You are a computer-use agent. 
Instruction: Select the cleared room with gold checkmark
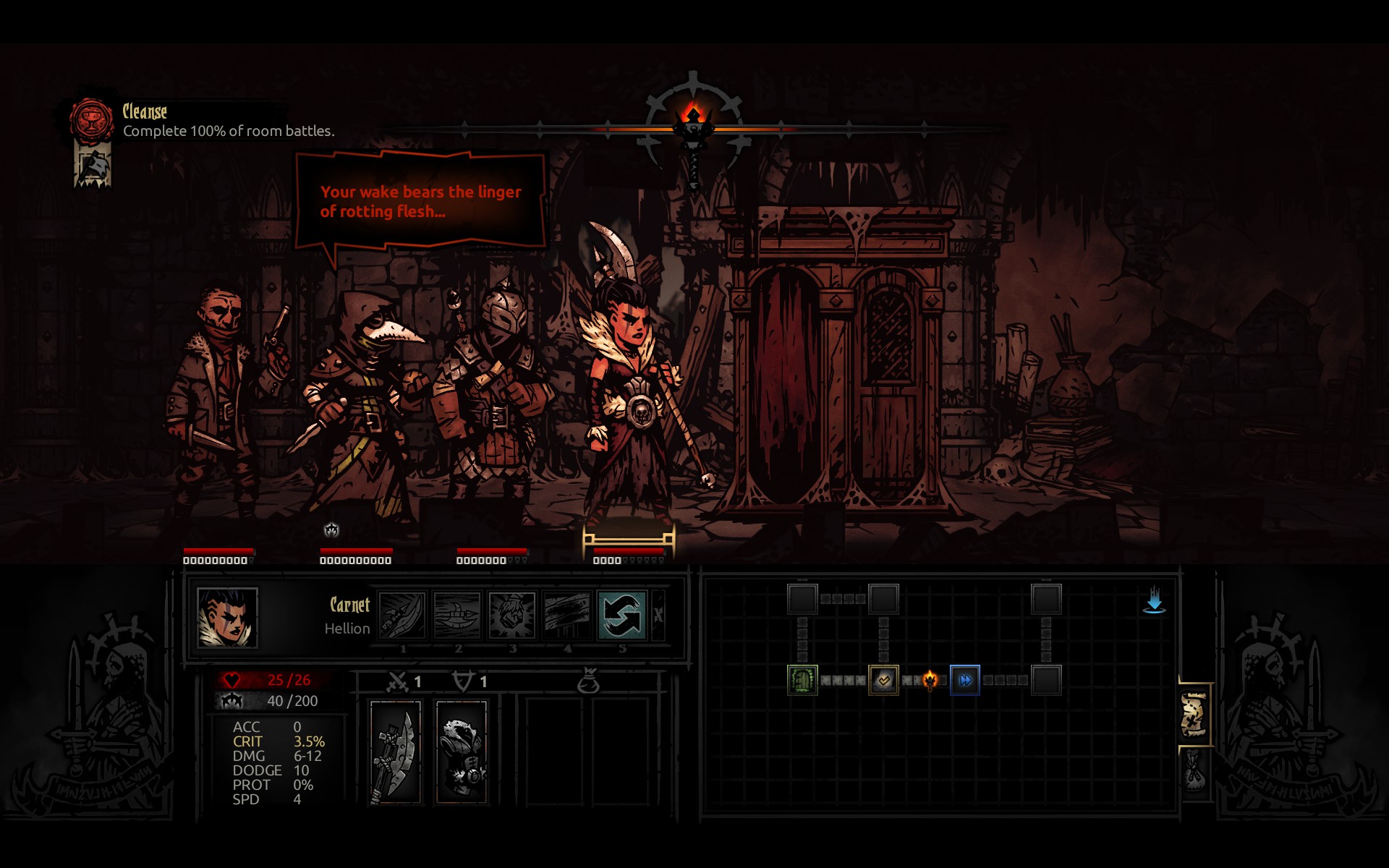[883, 680]
